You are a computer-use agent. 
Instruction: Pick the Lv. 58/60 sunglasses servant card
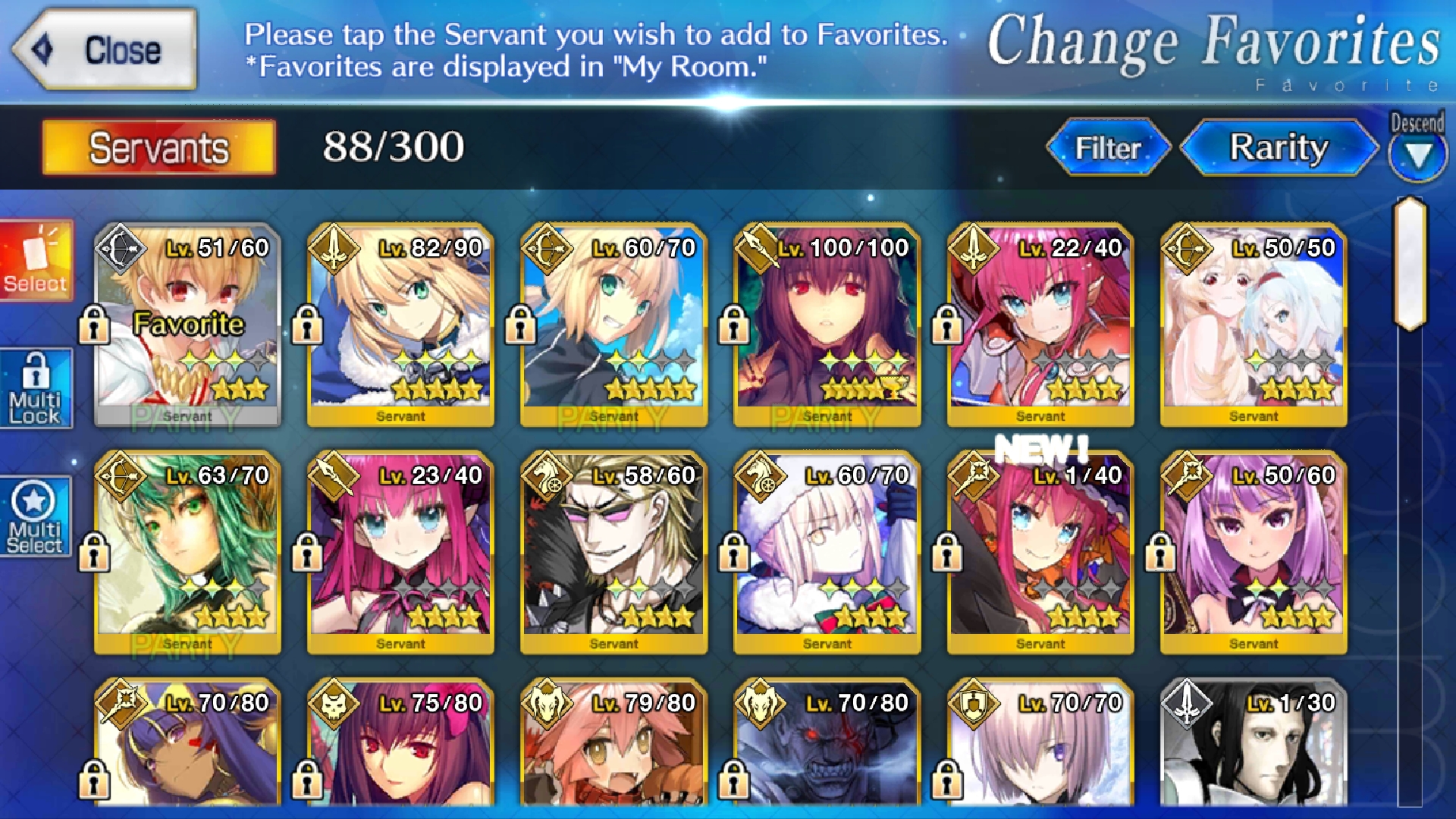(x=613, y=552)
